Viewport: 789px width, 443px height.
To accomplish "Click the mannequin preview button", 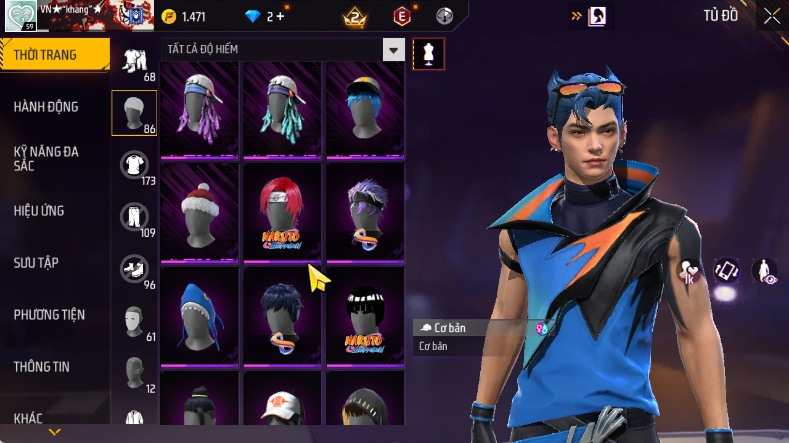I will click(429, 54).
